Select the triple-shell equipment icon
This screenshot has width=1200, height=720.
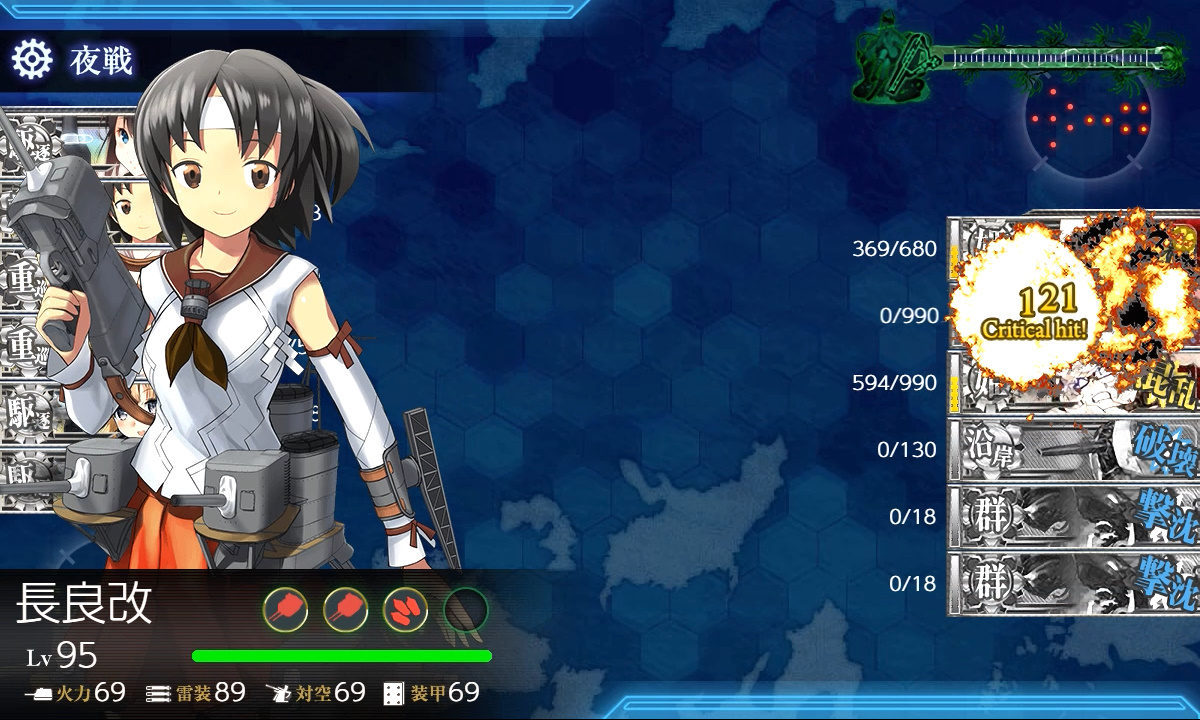pyautogui.click(x=405, y=608)
